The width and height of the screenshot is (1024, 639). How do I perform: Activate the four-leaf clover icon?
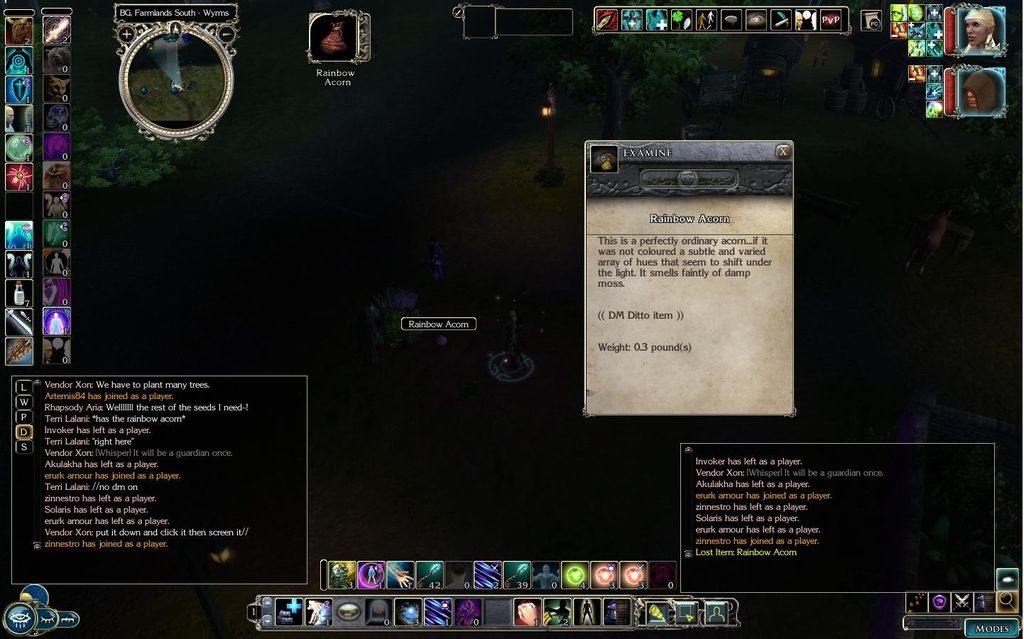tap(681, 20)
